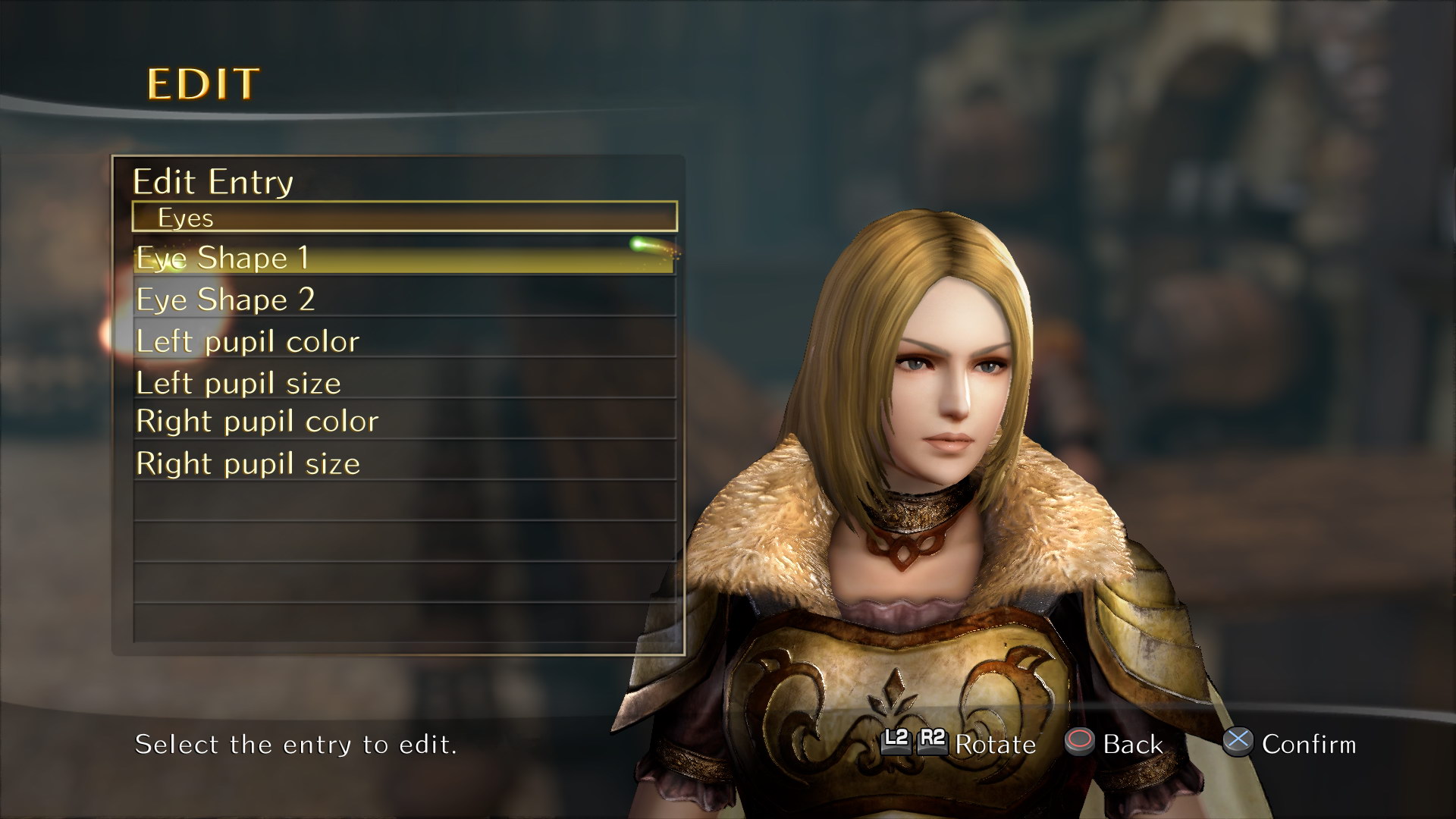Open the Right pupil size setting

tap(403, 463)
